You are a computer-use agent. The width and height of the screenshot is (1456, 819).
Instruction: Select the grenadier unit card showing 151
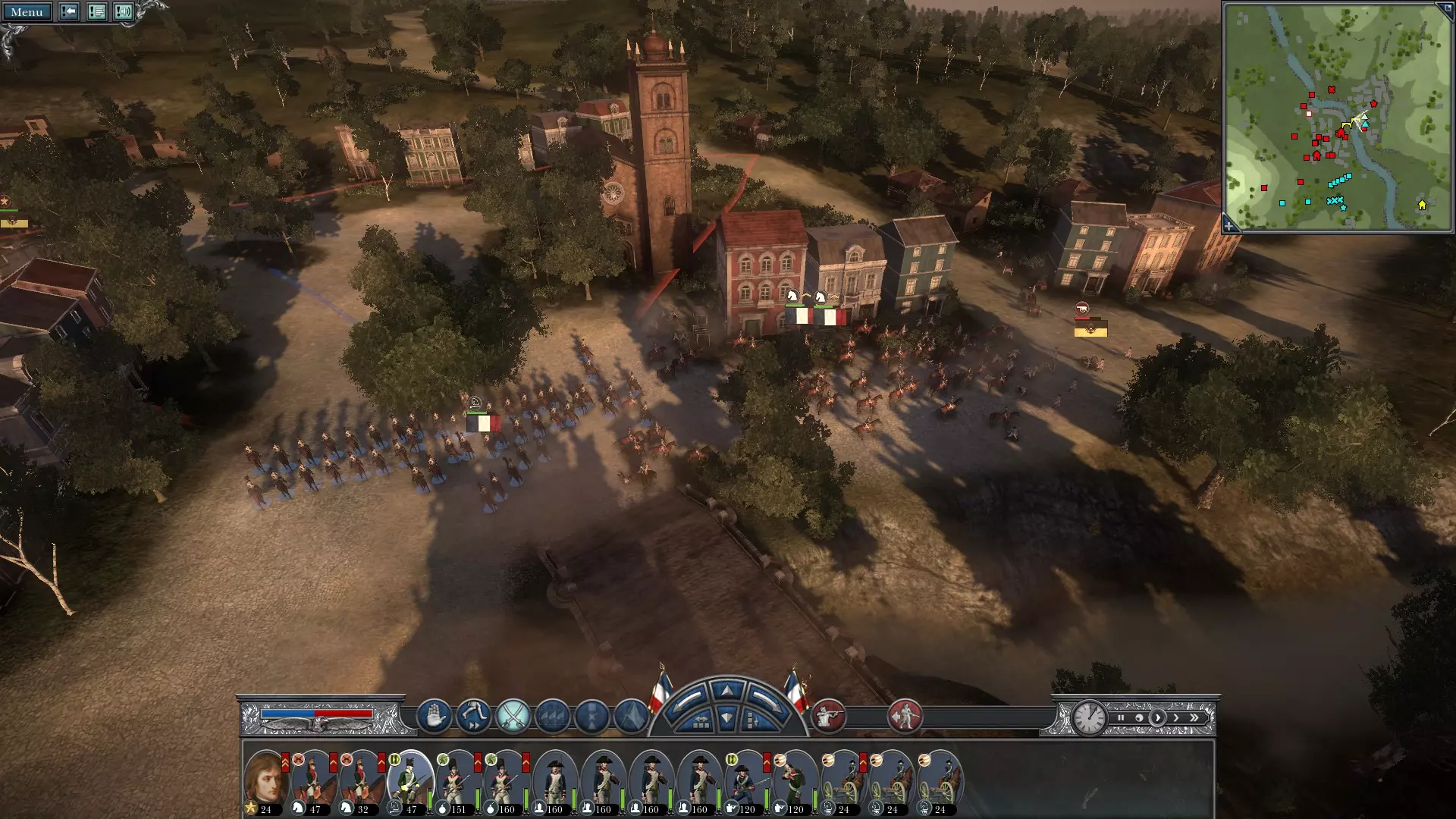457,781
